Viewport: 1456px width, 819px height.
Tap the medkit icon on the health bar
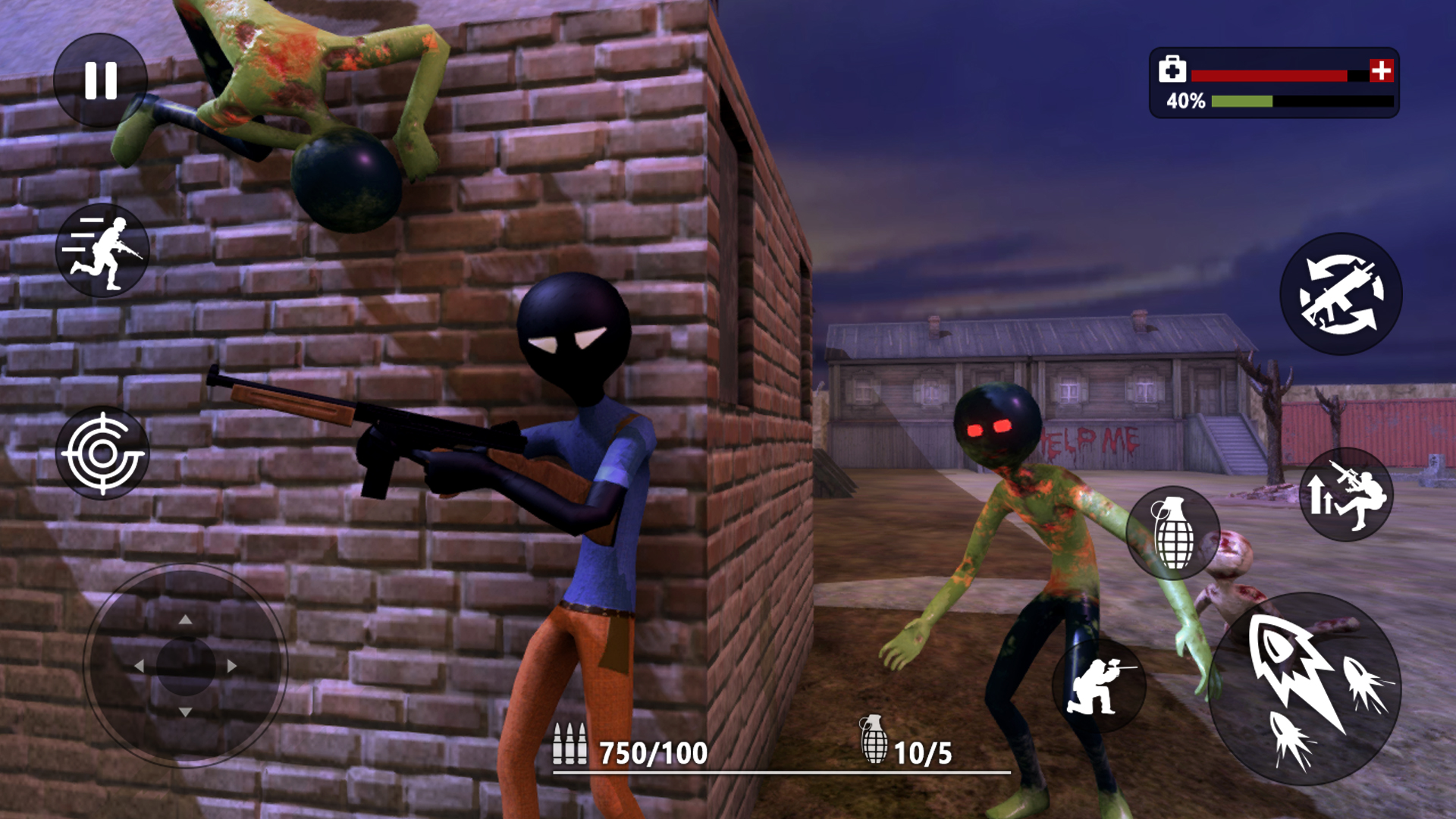pos(1172,71)
